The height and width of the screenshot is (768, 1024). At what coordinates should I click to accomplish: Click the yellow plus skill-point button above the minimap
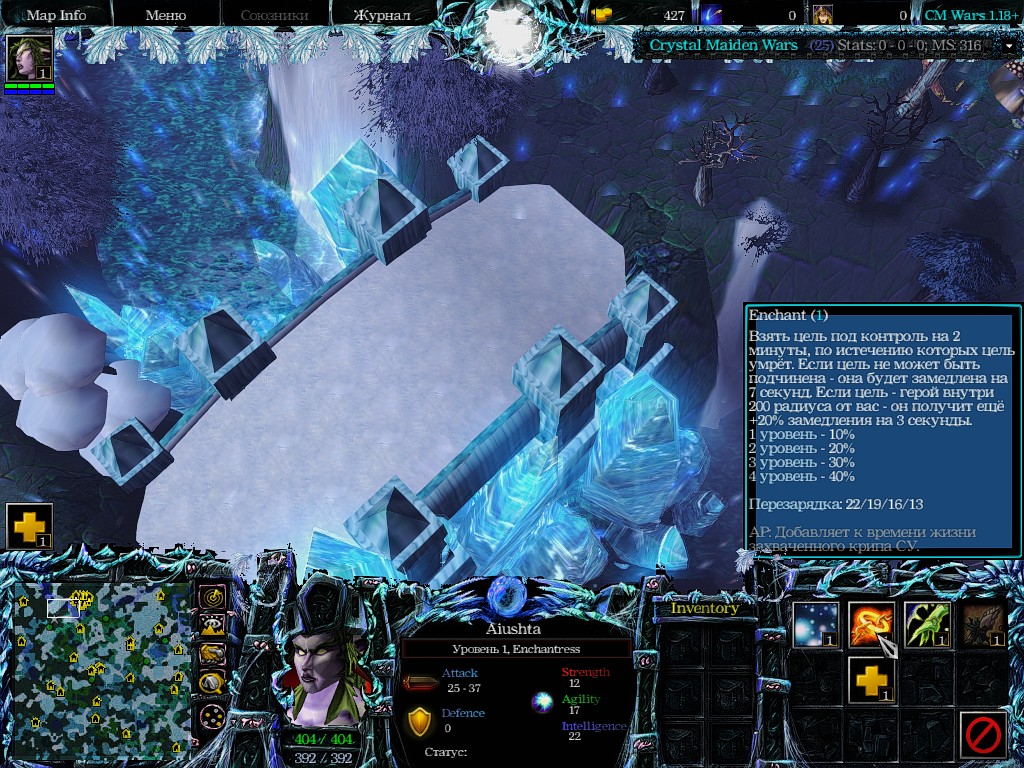(x=29, y=526)
